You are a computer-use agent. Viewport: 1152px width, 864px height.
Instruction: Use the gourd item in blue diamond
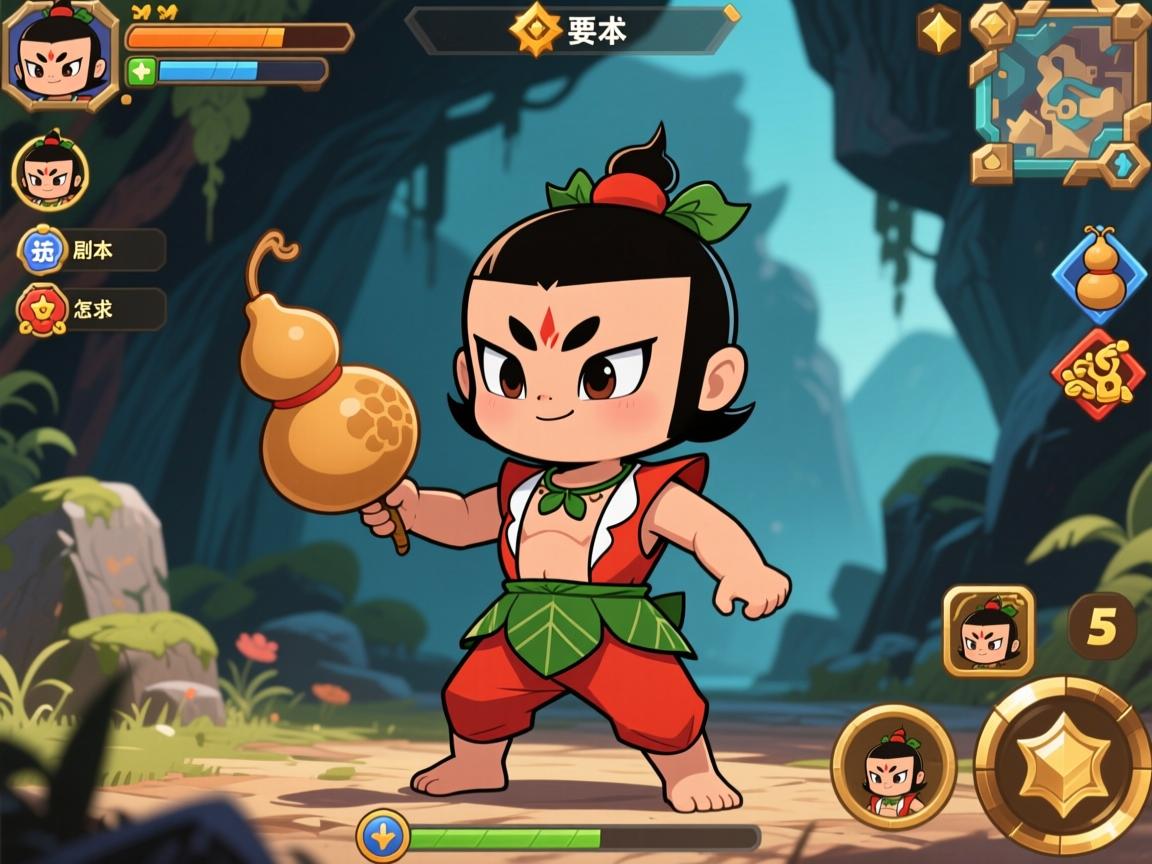pos(1100,272)
